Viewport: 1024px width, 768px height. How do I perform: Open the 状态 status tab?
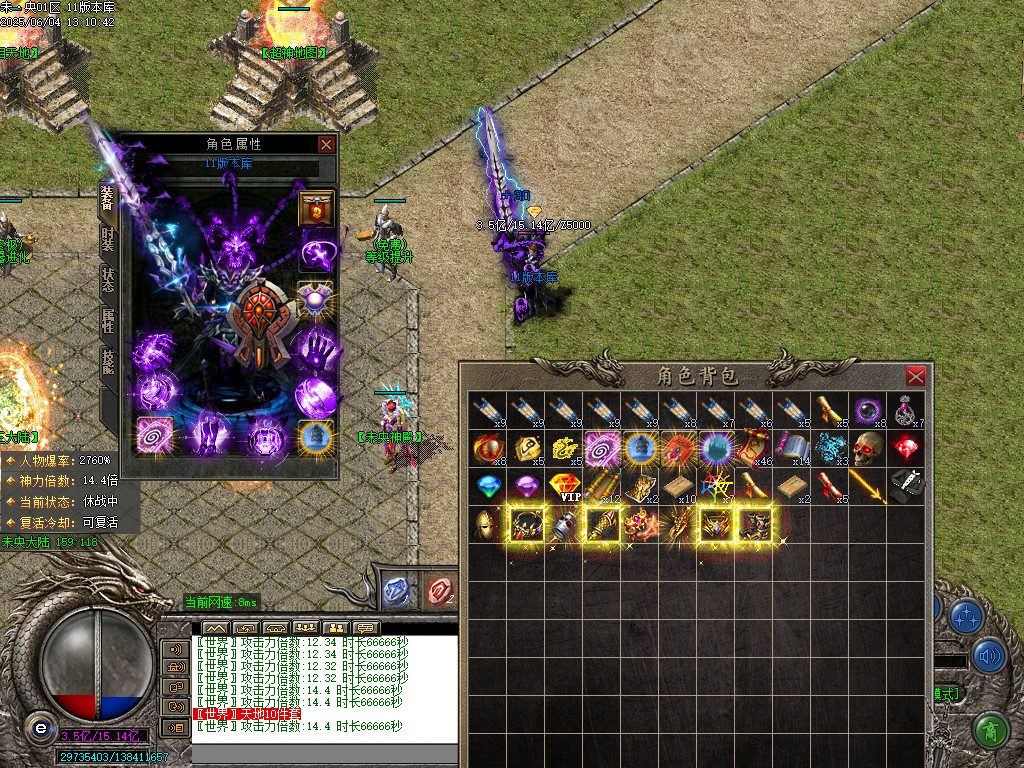click(x=108, y=281)
